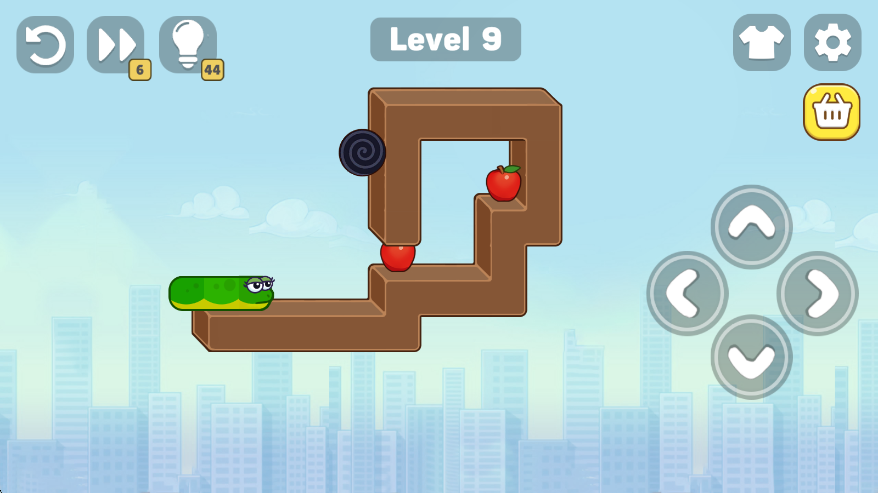The height and width of the screenshot is (493, 878).
Task: Open the t-shirt skins menu
Action: tap(761, 42)
